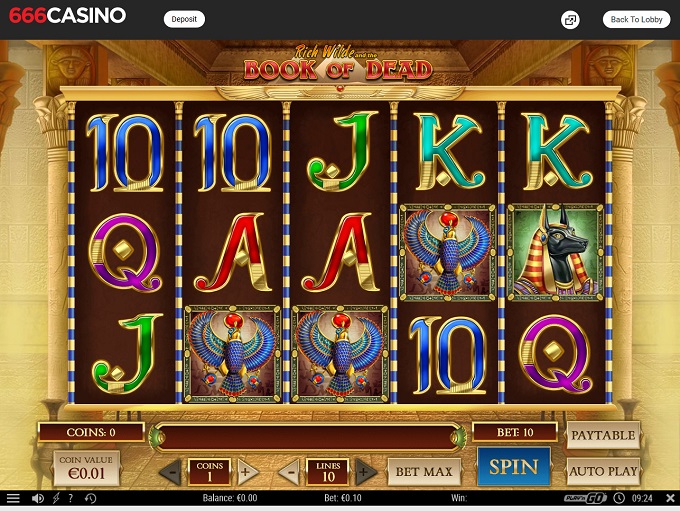Decrease the number of lines
This screenshot has width=680, height=511.
tap(292, 471)
